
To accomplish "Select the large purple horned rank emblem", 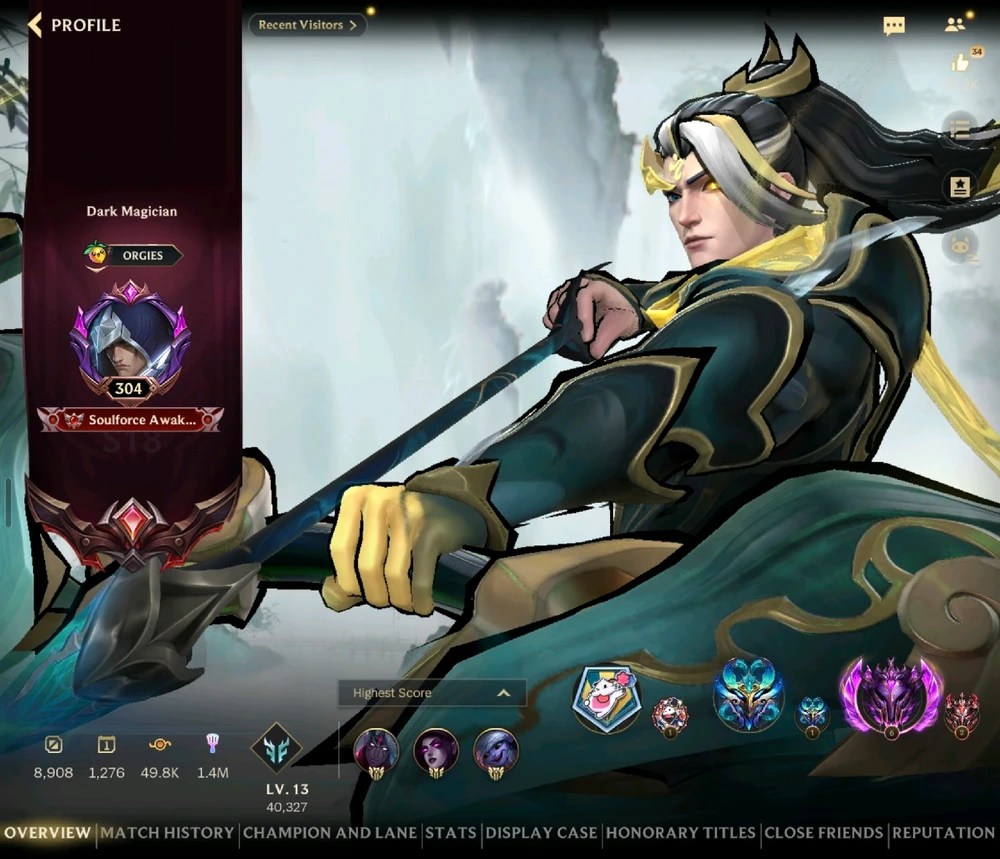I will coord(890,696).
